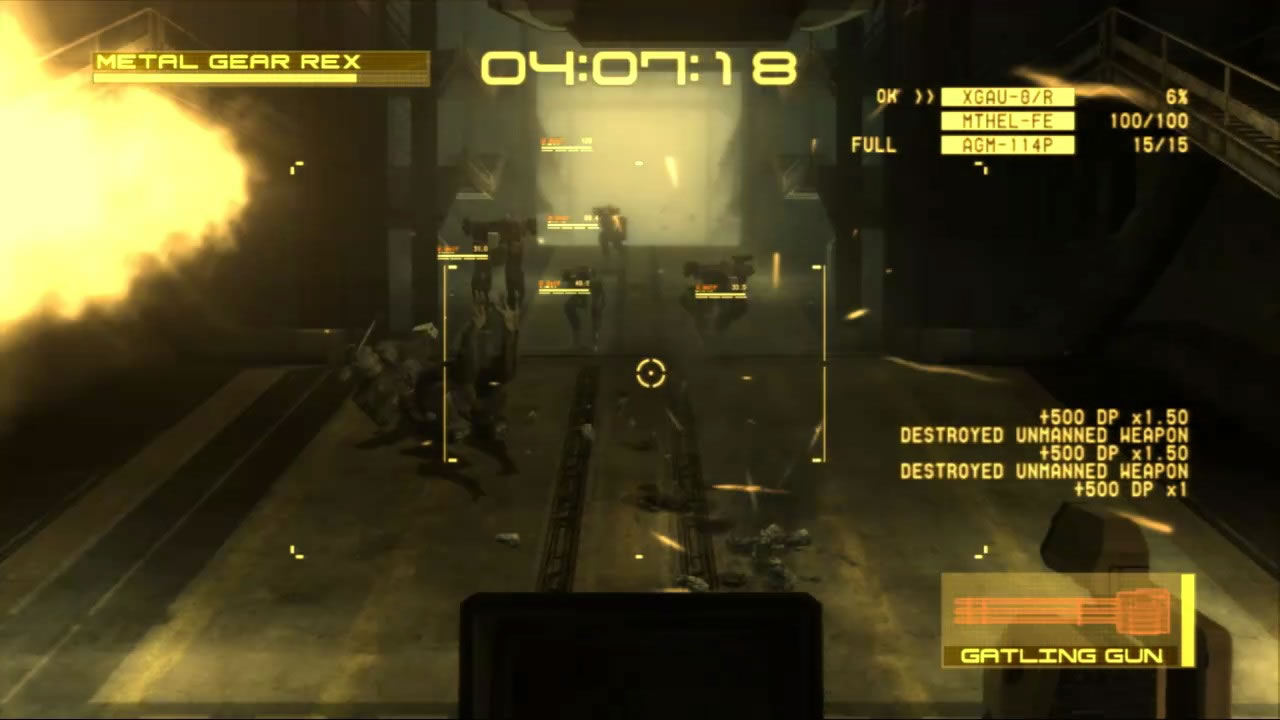Viewport: 1280px width, 720px height.
Task: Choose the MTHEL-FE weapon entry
Action: click(x=1007, y=121)
